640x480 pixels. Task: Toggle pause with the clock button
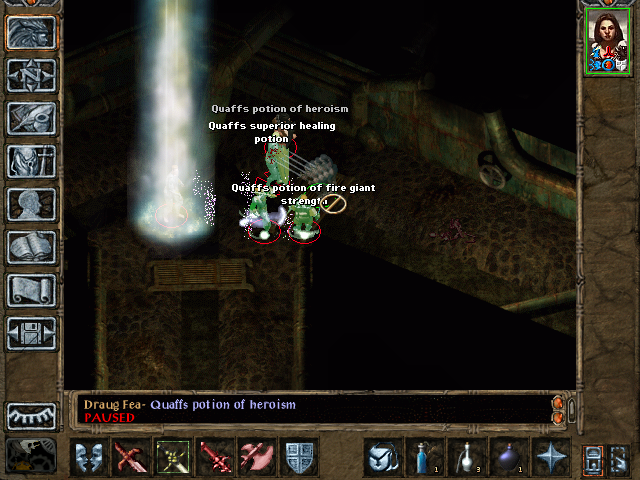pos(31,456)
